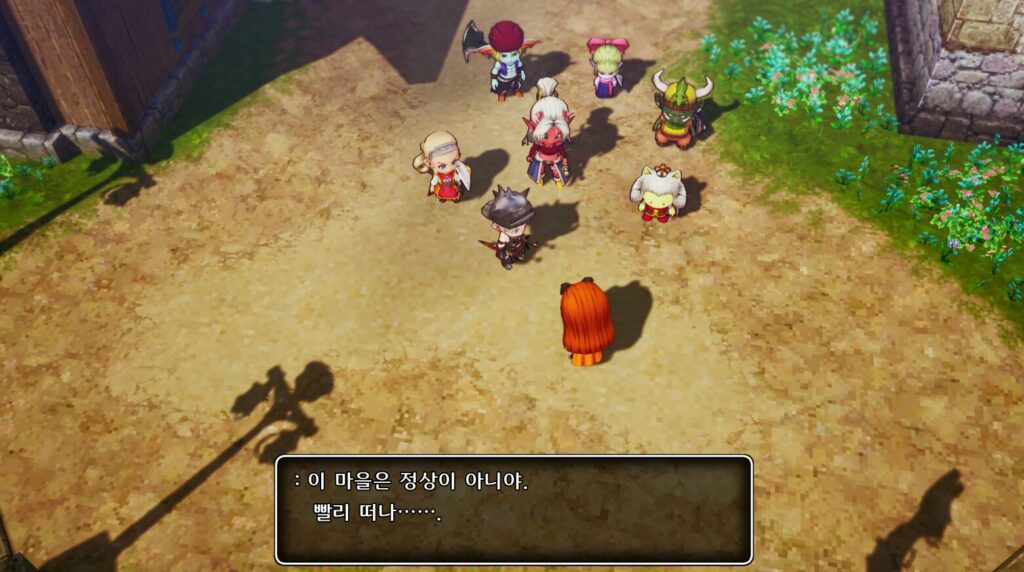1024x572 pixels.
Task: Click the dialogue box to continue
Action: tap(513, 509)
